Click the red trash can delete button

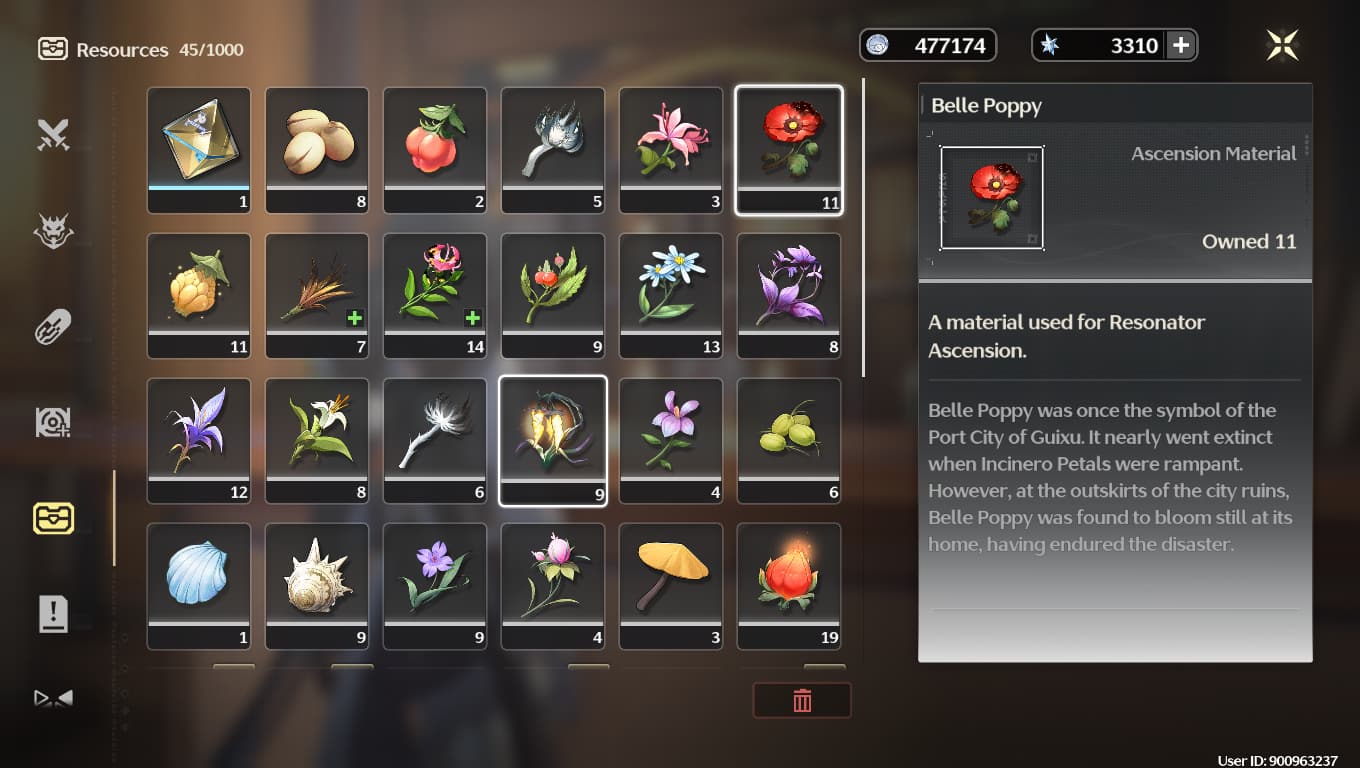(x=802, y=701)
